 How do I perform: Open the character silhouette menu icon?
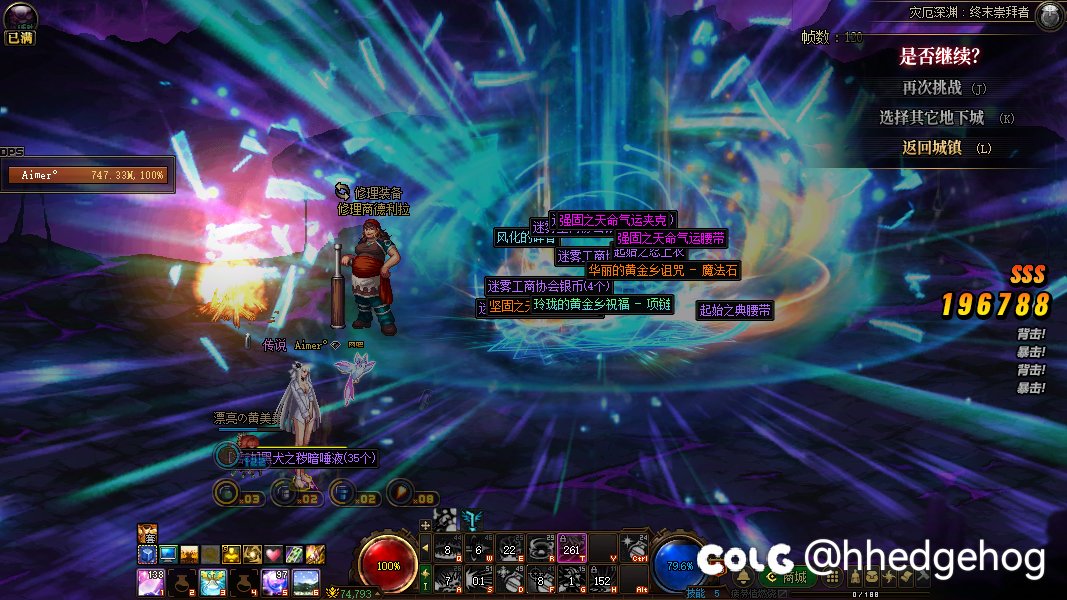(857, 577)
